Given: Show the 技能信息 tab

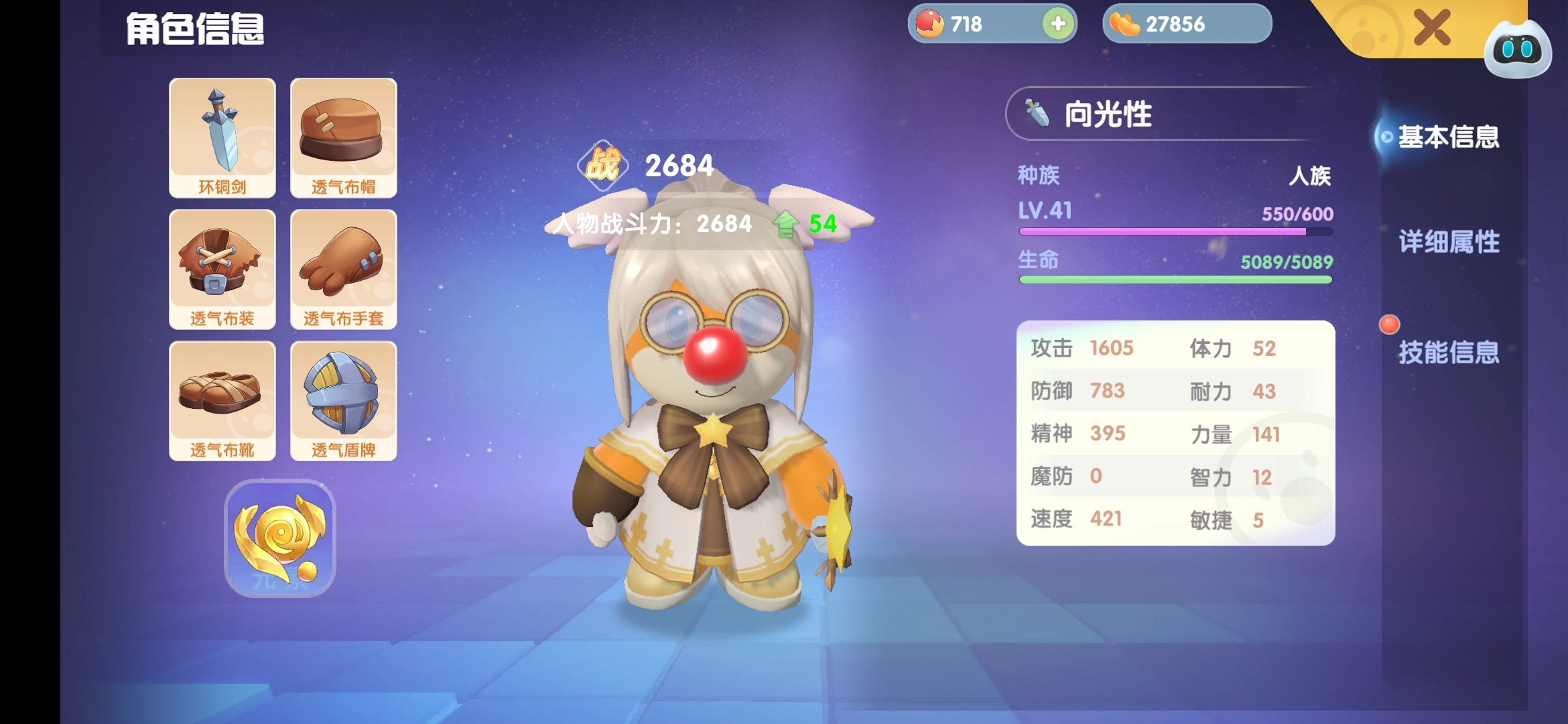Looking at the screenshot, I should pos(1449,352).
